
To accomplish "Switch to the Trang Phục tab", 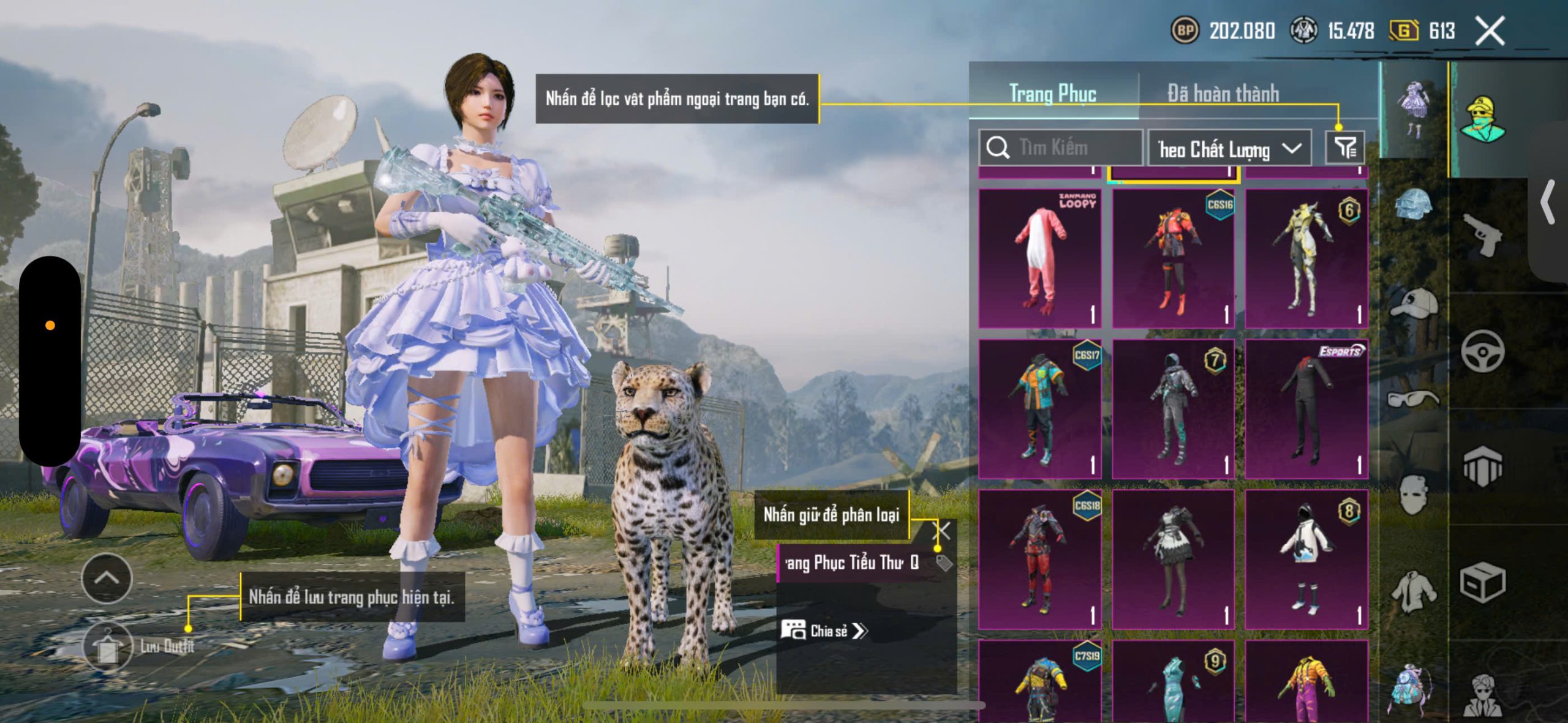I will 1052,94.
